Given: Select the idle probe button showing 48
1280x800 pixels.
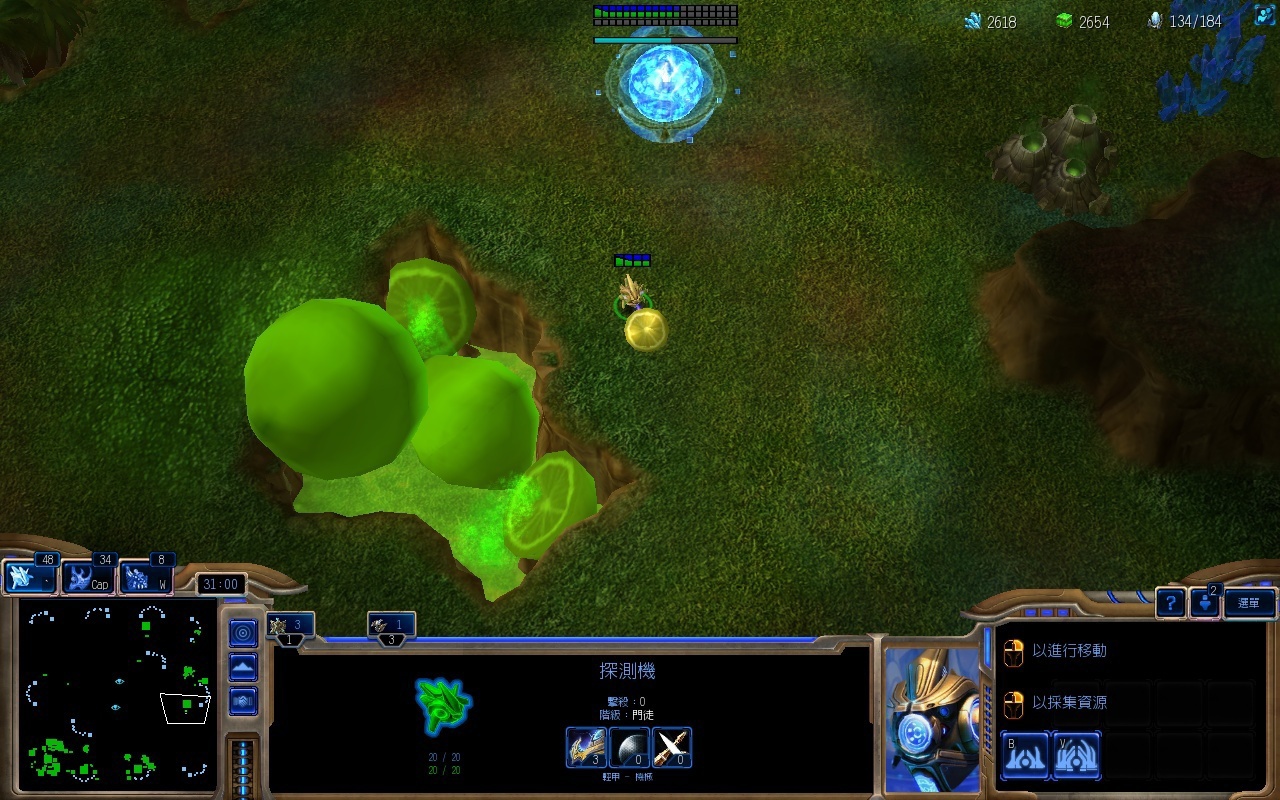Looking at the screenshot, I should coord(29,577).
